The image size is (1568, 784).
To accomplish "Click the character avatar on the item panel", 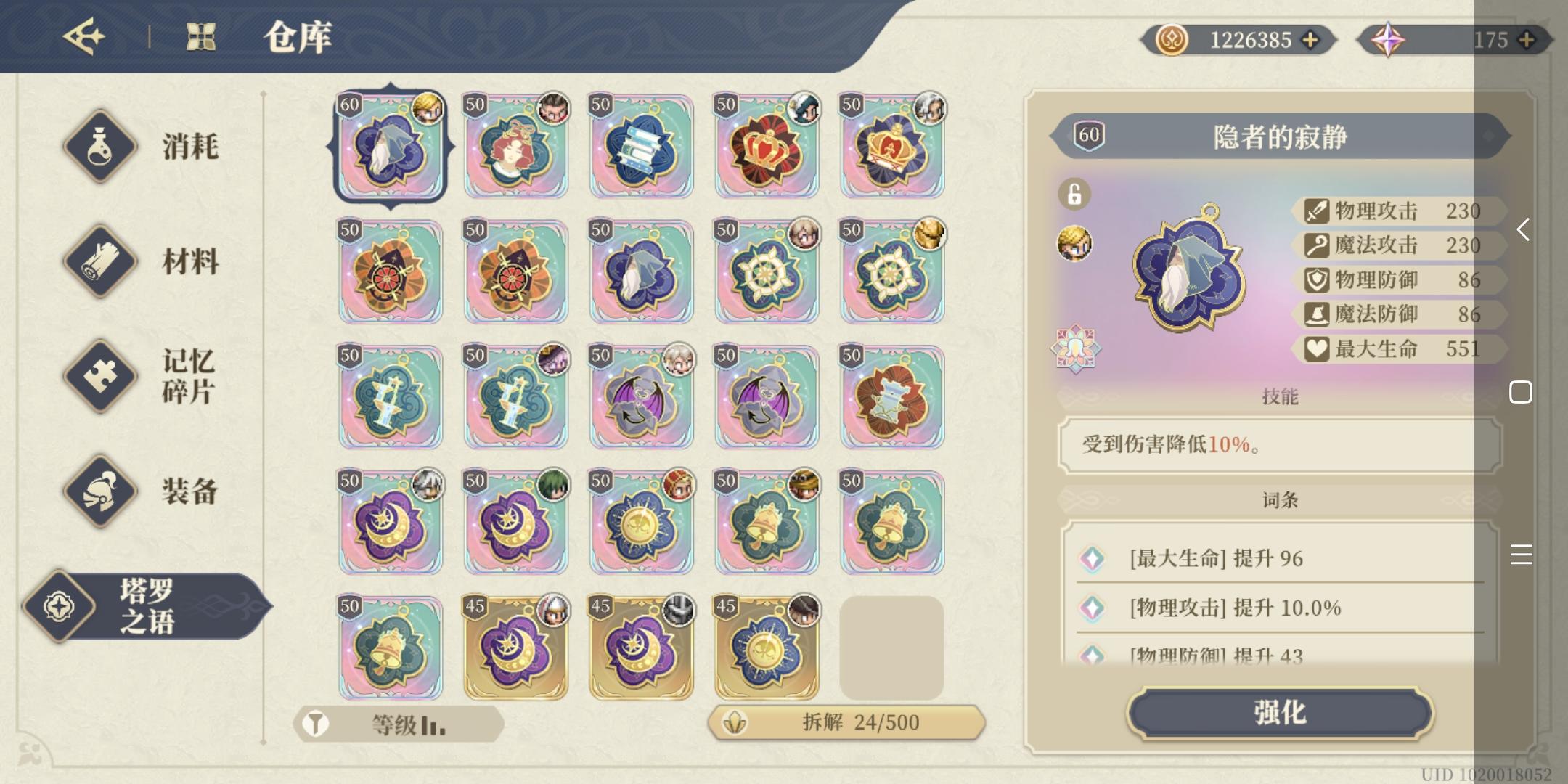I will tap(1076, 244).
